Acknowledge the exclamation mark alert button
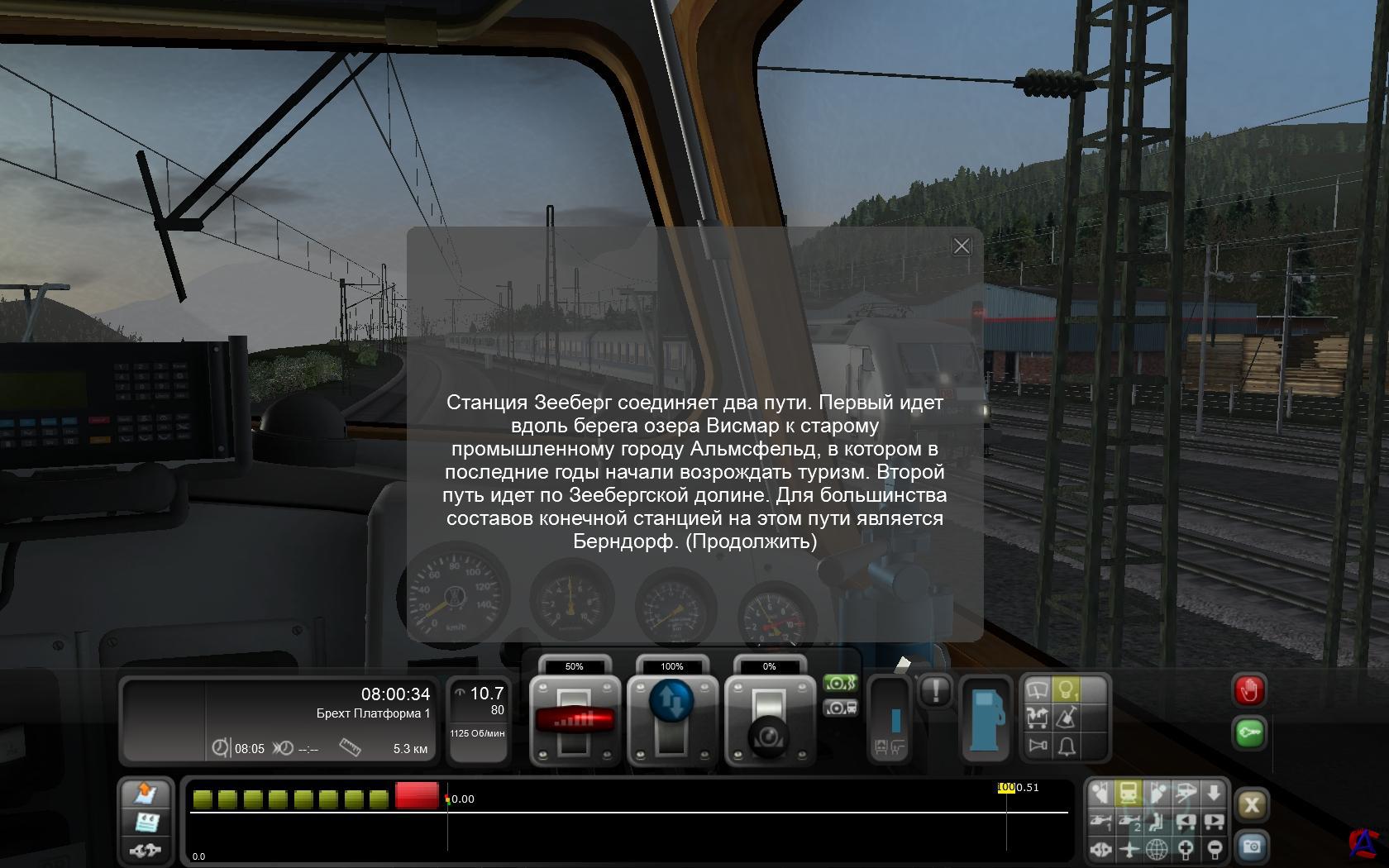This screenshot has height=868, width=1389. [935, 690]
